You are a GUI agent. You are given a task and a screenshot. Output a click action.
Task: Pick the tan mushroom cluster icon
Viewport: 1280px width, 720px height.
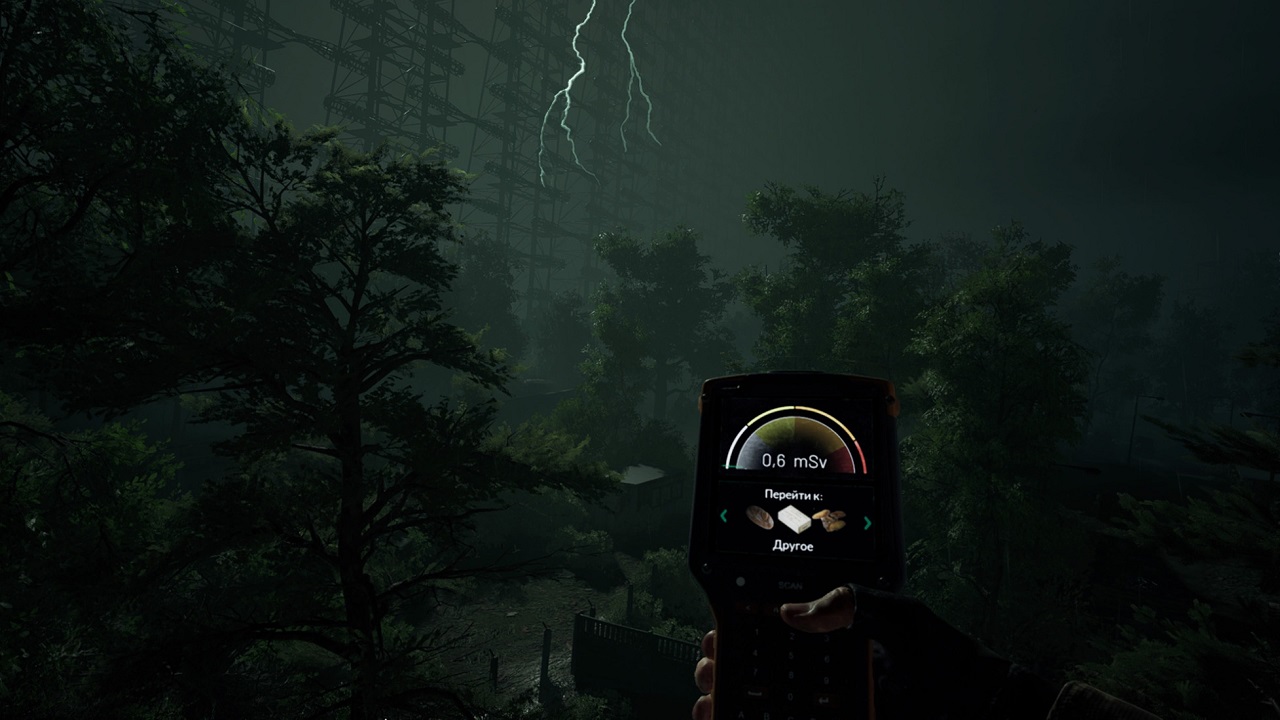coord(830,519)
